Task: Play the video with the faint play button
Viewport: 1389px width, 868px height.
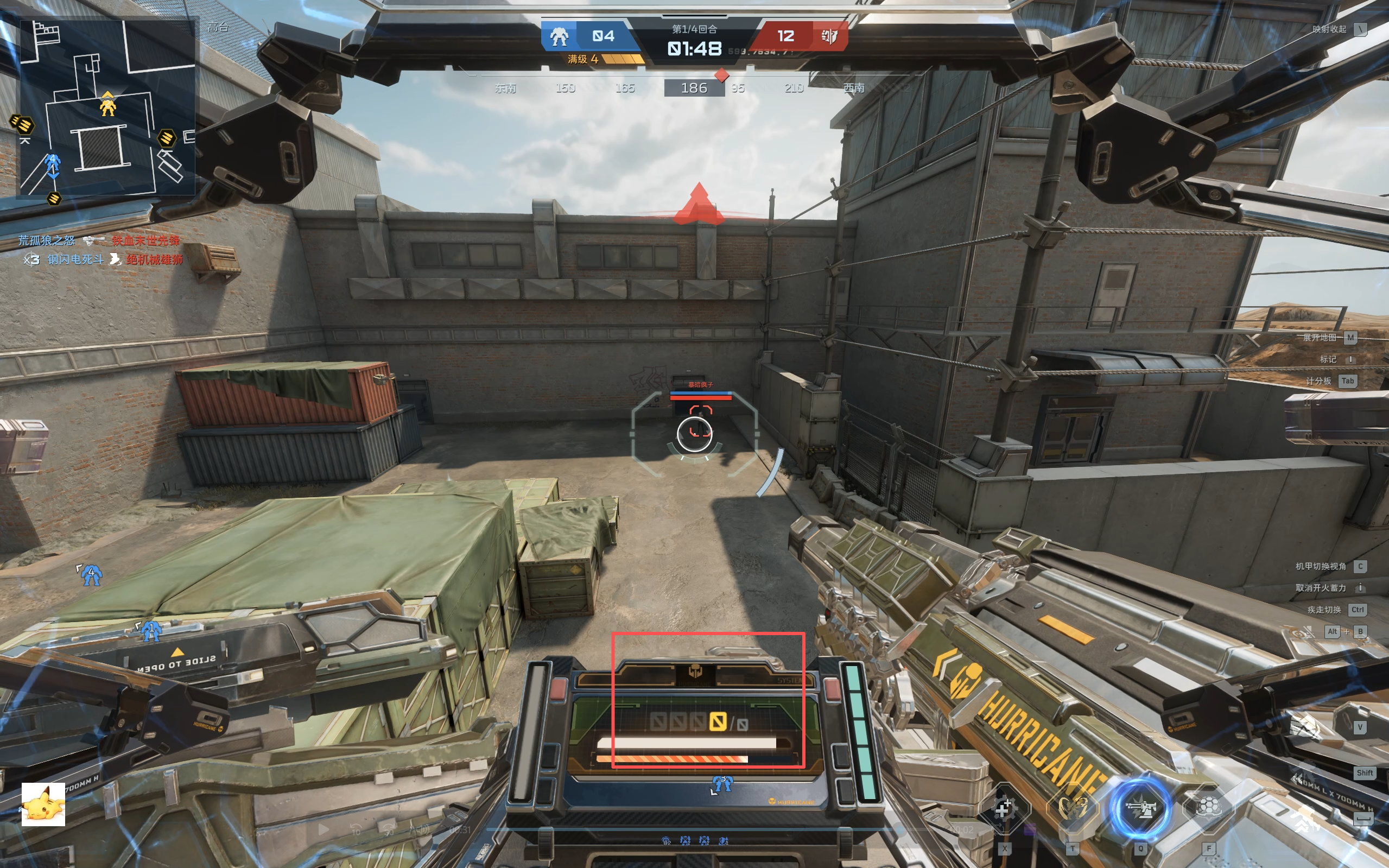Action: 324,829
